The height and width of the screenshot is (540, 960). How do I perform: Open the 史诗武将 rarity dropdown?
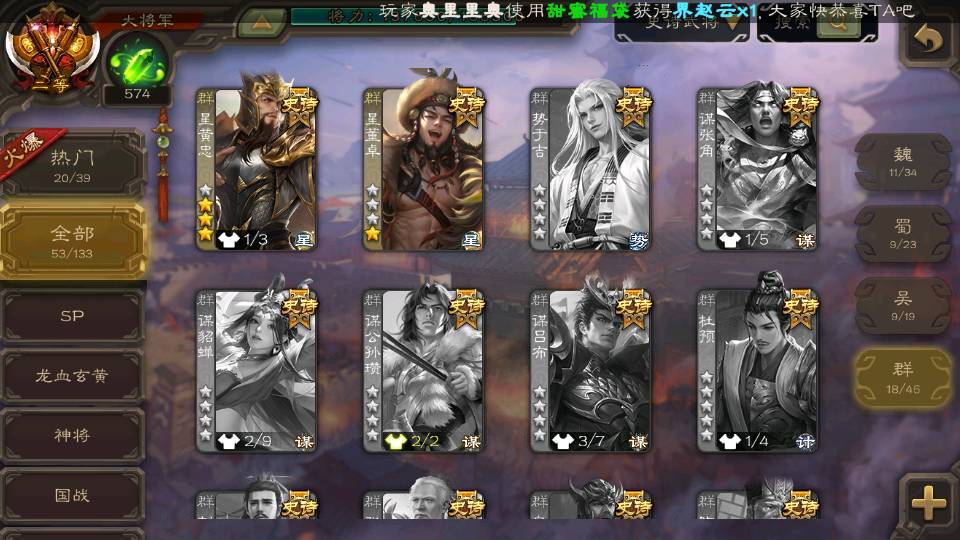point(682,26)
